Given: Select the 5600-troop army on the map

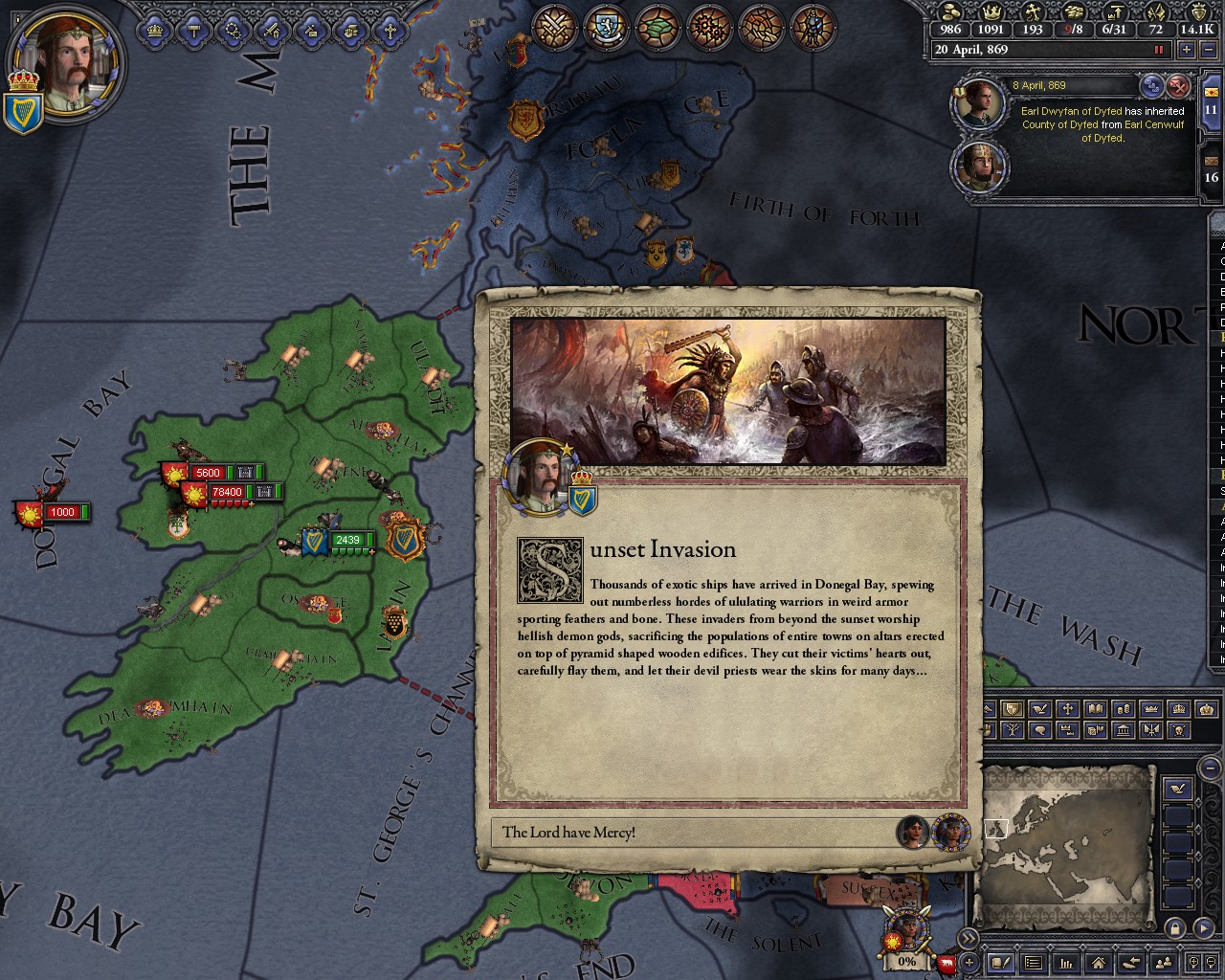Looking at the screenshot, I should [x=208, y=473].
